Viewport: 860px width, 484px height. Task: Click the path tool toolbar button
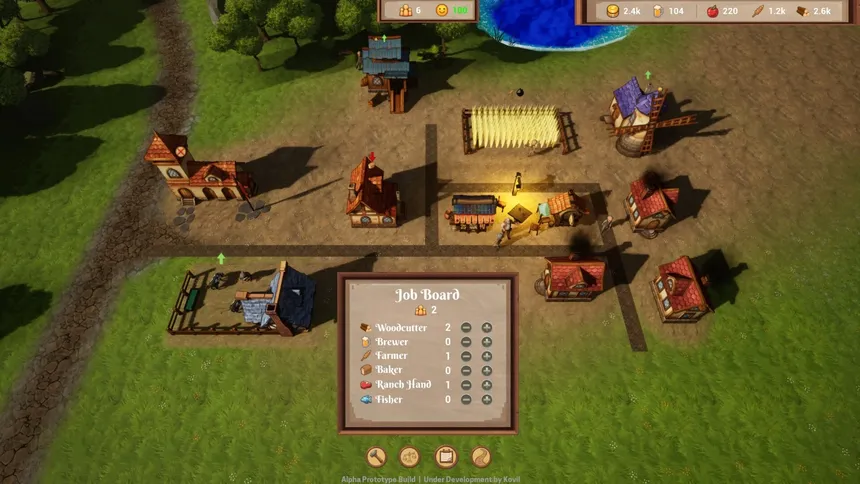click(x=481, y=457)
